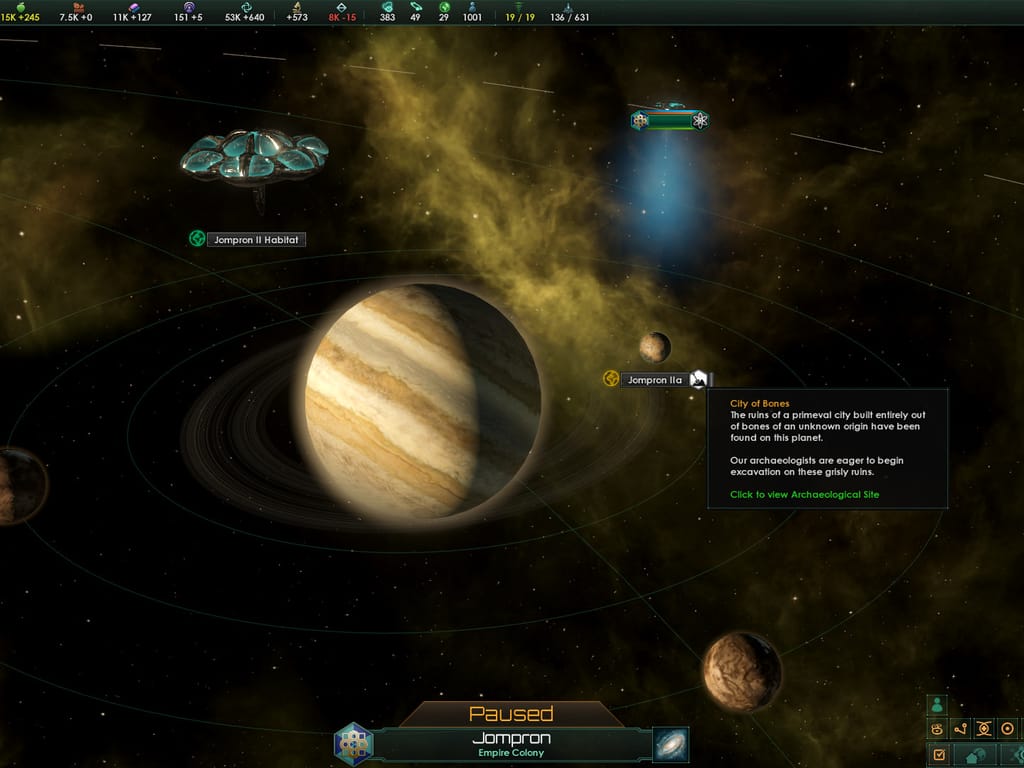This screenshot has width=1024, height=768.
Task: Select the Jompron II Habitat label
Action: [255, 240]
